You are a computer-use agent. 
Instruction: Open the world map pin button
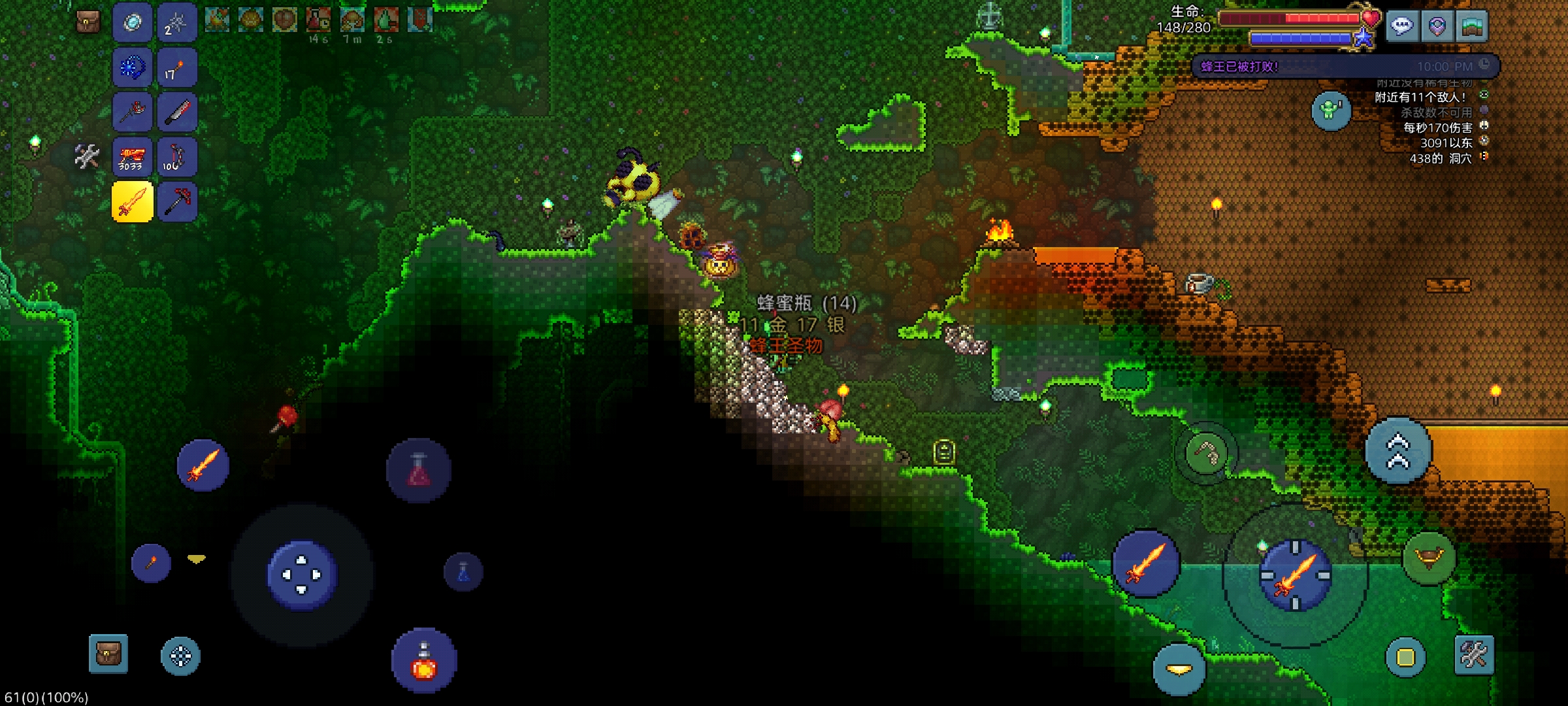[x=1437, y=27]
